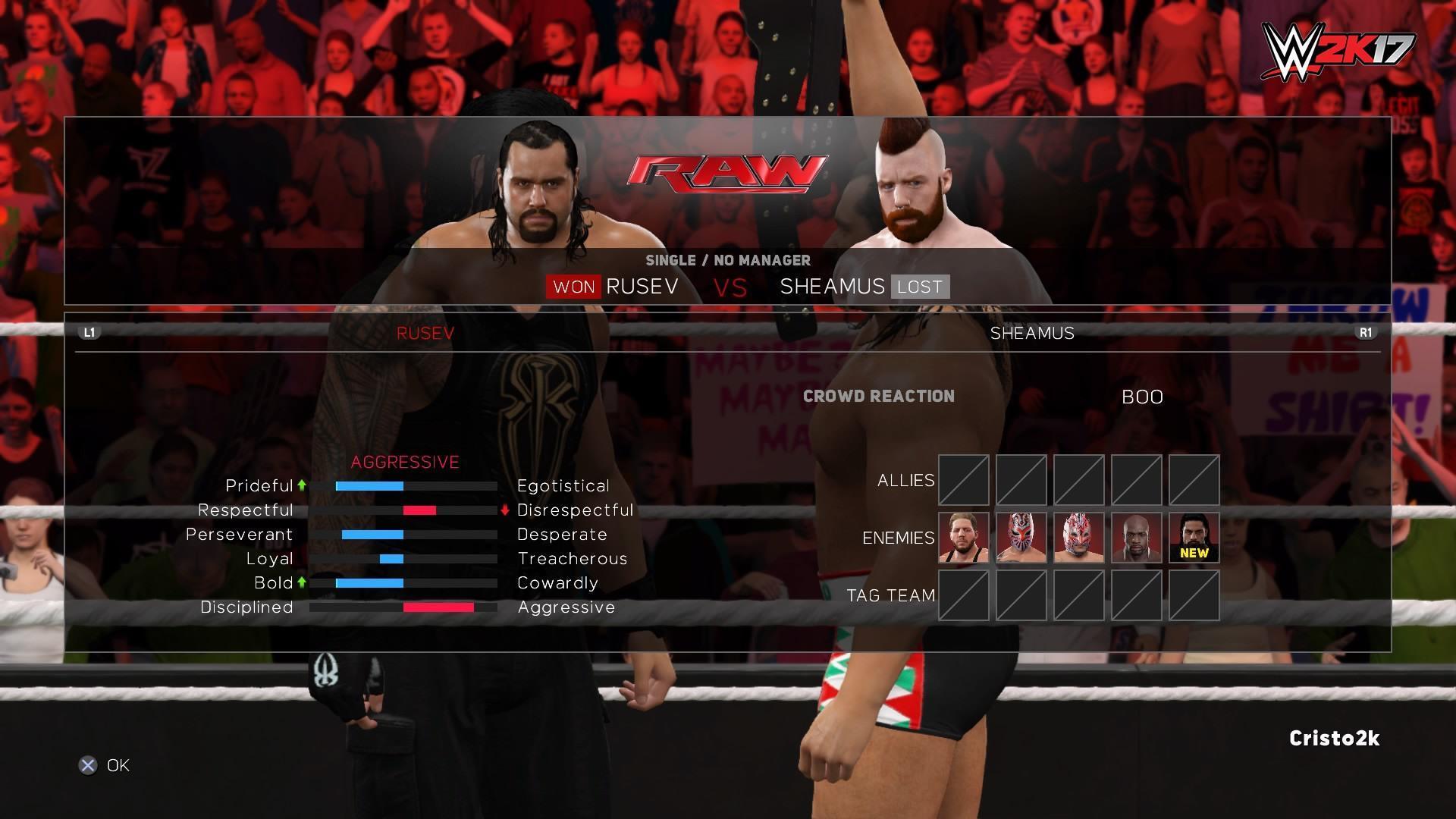
Task: Toggle the LOST indicator beside Sheamus
Action: [918, 287]
